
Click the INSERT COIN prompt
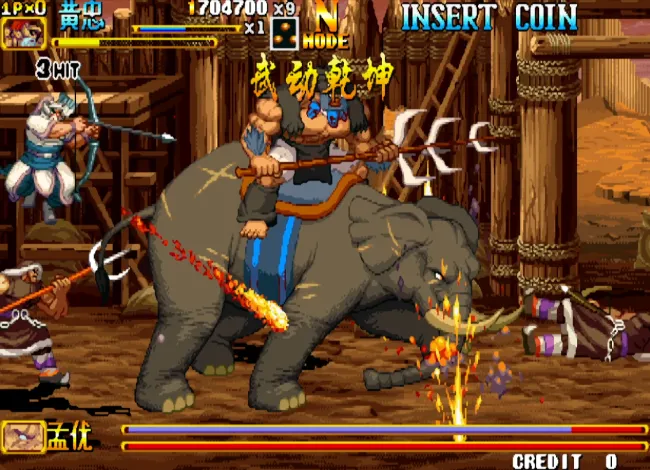[x=489, y=17]
